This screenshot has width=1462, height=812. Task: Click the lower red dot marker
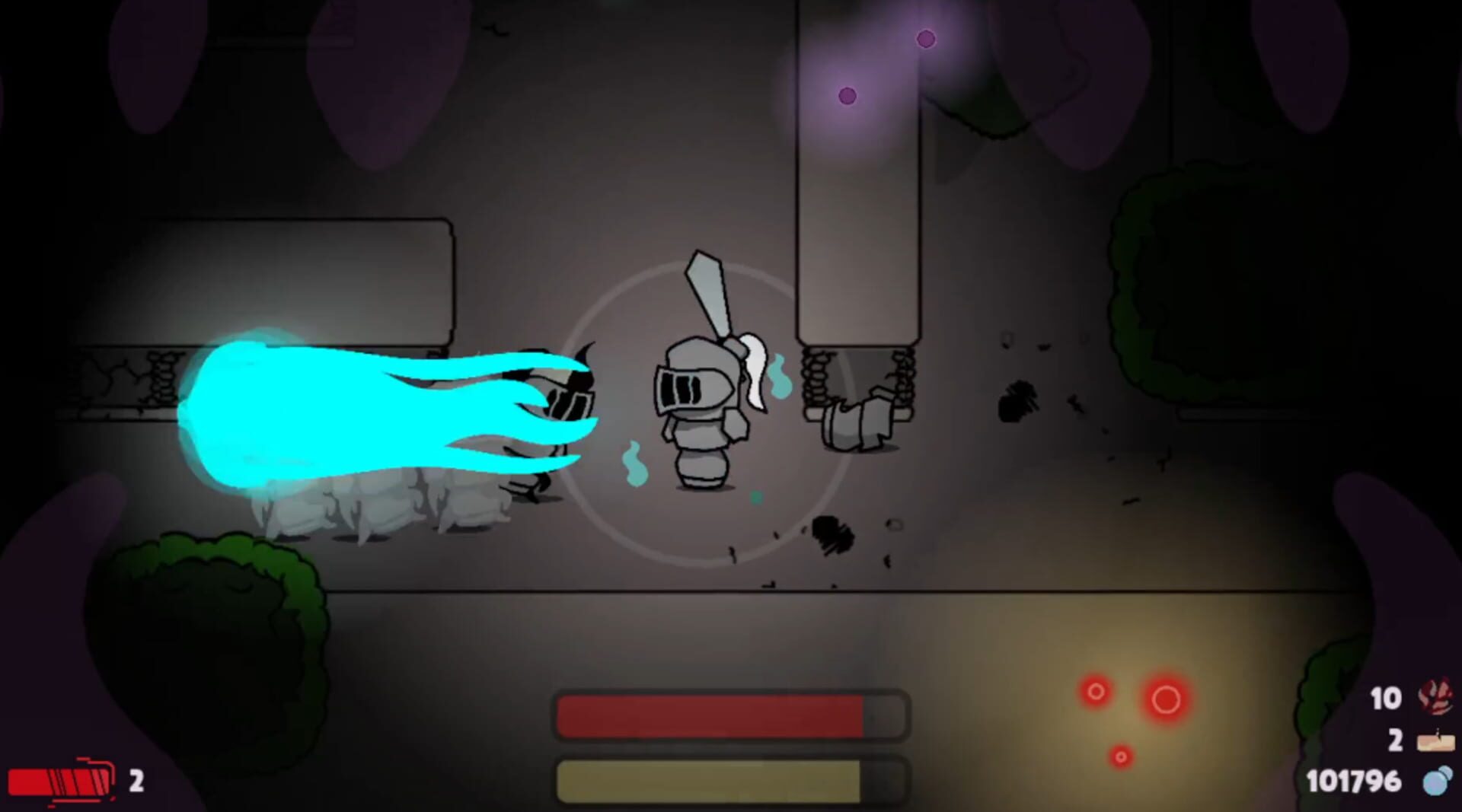coord(1119,756)
